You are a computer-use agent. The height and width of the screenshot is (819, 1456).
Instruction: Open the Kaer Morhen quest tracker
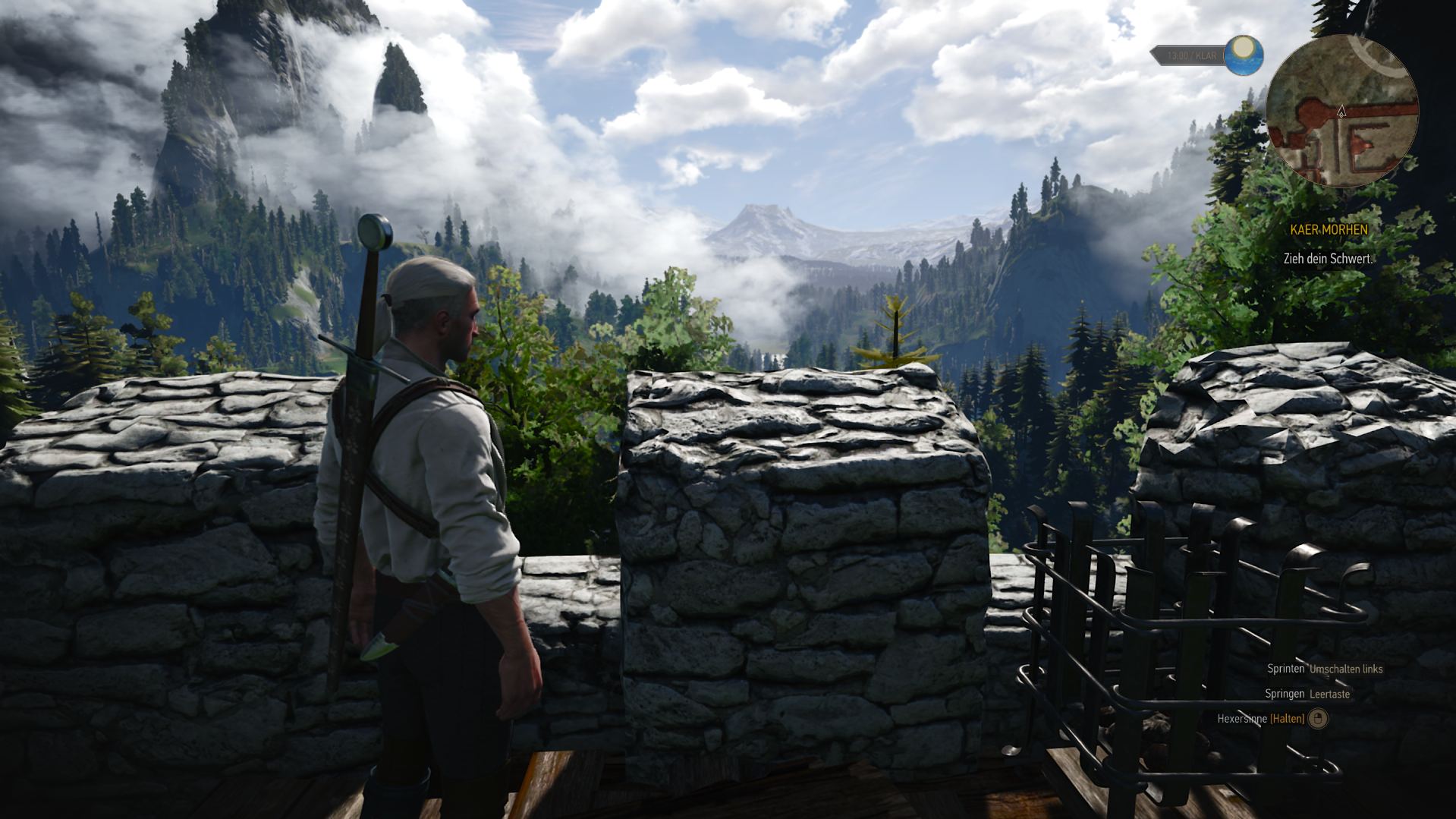1329,230
